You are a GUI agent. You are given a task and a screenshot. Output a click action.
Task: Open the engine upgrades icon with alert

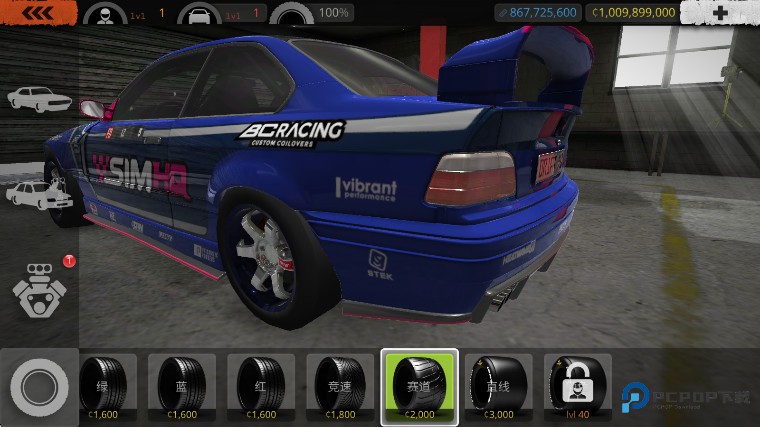[x=38, y=286]
